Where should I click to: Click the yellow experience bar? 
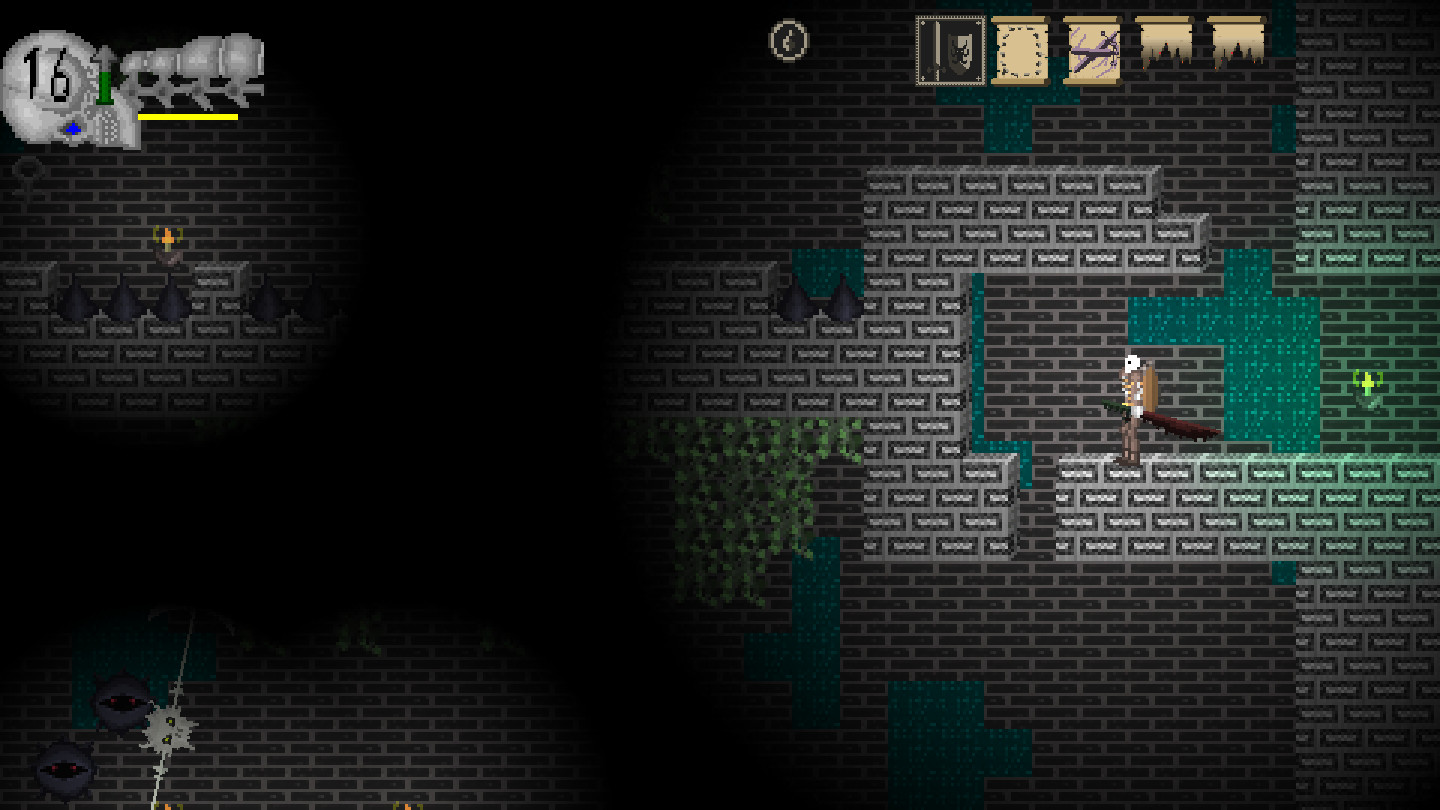click(185, 116)
